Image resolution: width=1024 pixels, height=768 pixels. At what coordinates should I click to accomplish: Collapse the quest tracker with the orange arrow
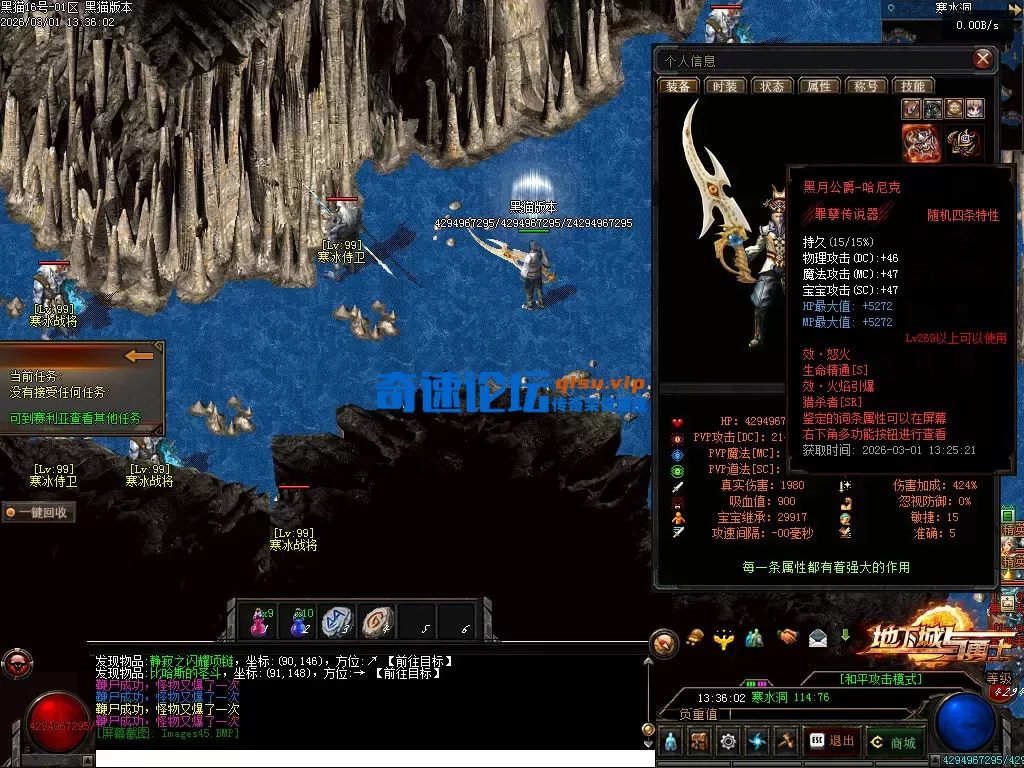[x=139, y=355]
